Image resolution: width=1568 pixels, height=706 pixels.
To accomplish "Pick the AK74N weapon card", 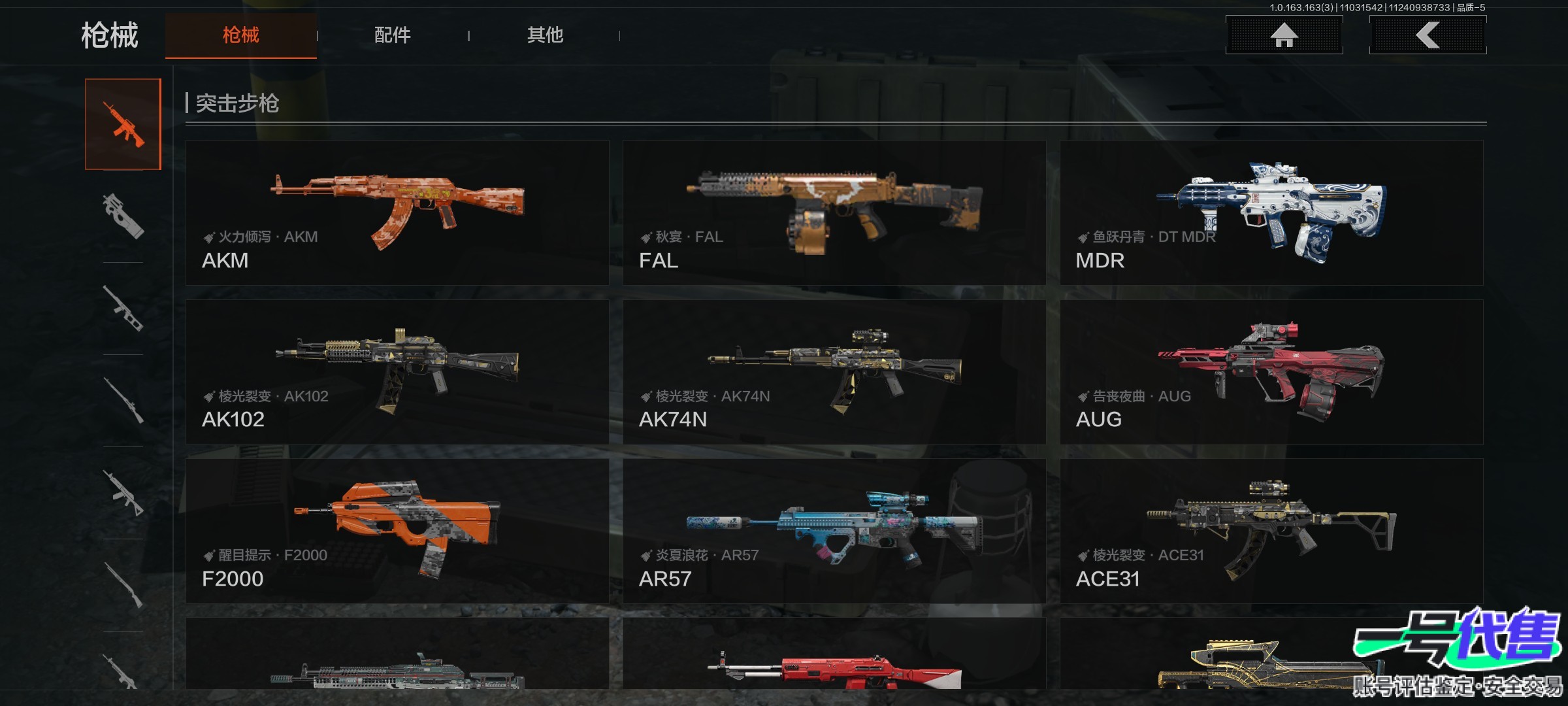I will [x=834, y=372].
